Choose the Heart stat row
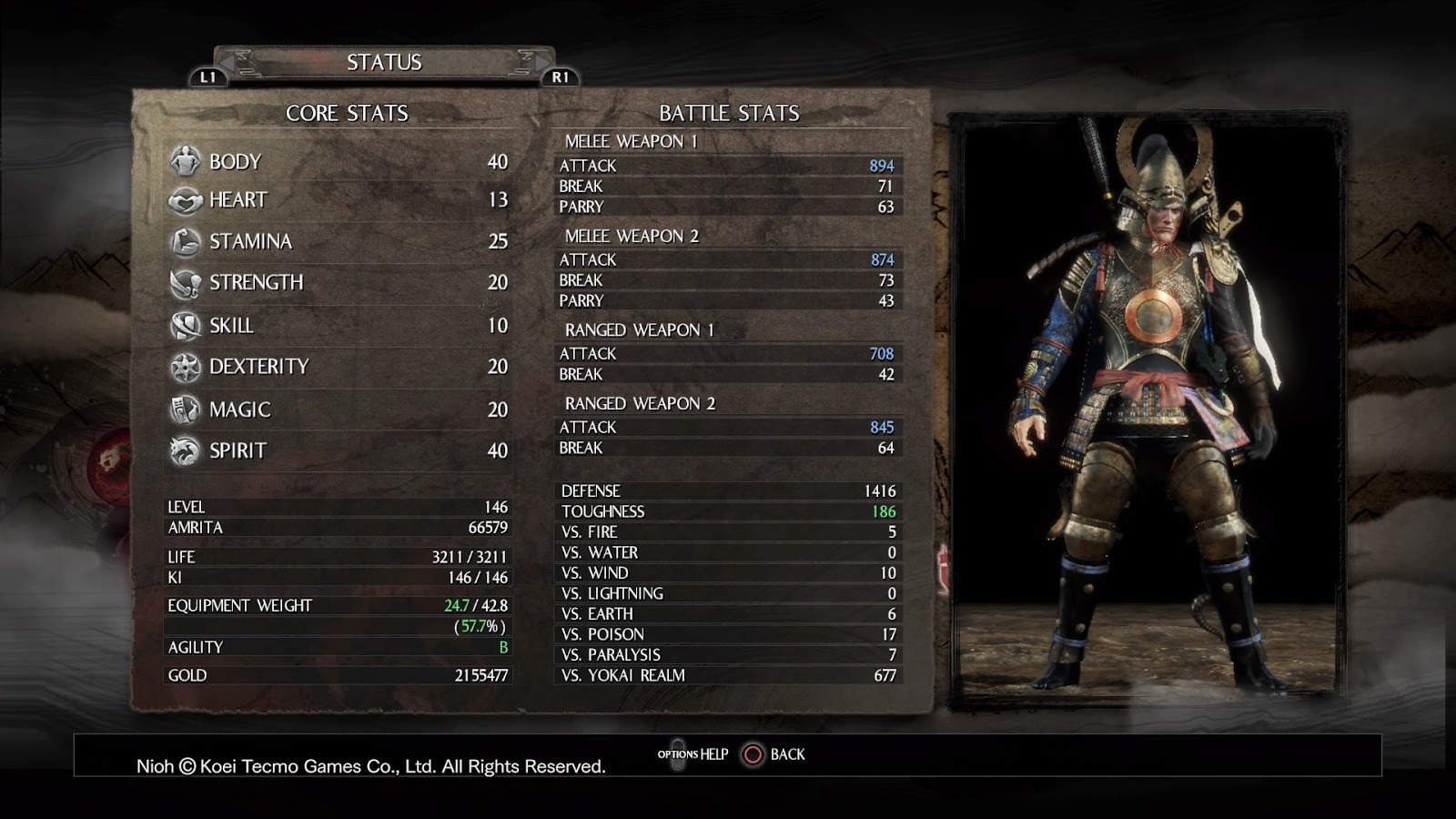Viewport: 1456px width, 819px height. [338, 200]
